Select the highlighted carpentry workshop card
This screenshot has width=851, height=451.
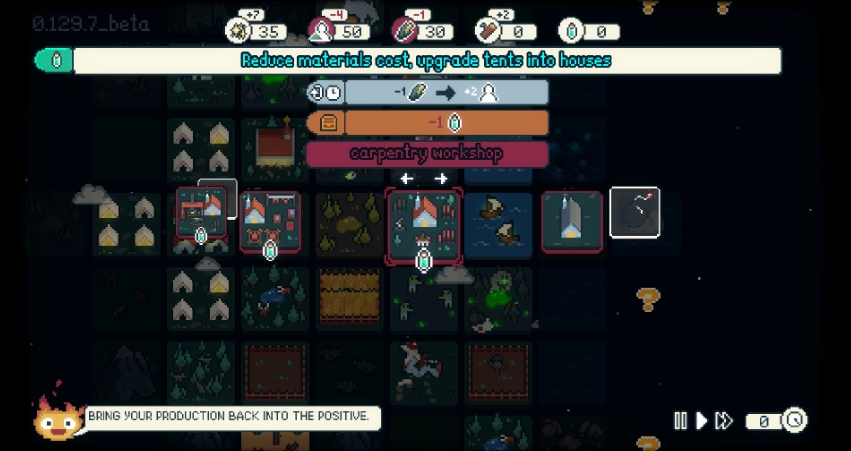(424, 220)
